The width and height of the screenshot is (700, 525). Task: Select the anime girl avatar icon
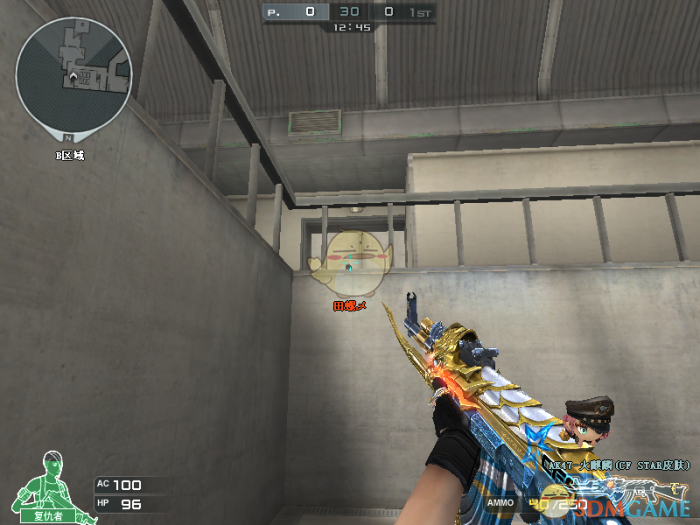(x=585, y=425)
